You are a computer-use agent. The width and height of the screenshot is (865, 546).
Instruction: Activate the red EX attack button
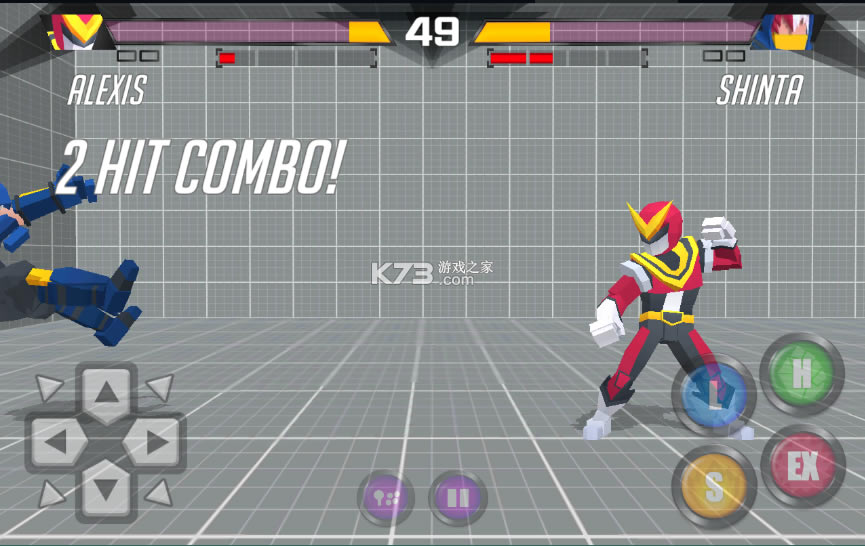coord(802,466)
